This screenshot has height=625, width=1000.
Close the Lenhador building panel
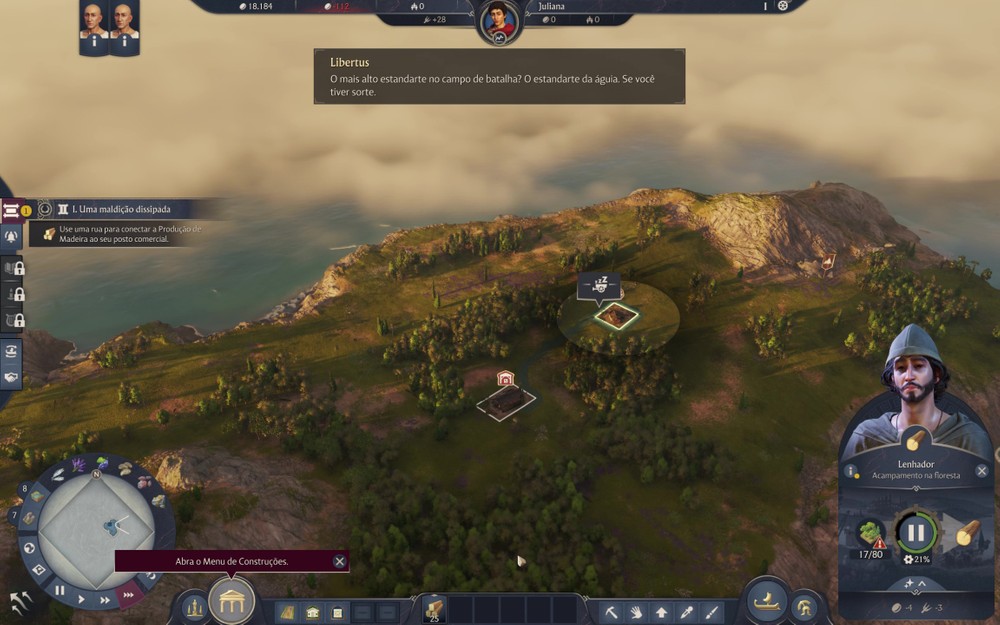(x=982, y=471)
